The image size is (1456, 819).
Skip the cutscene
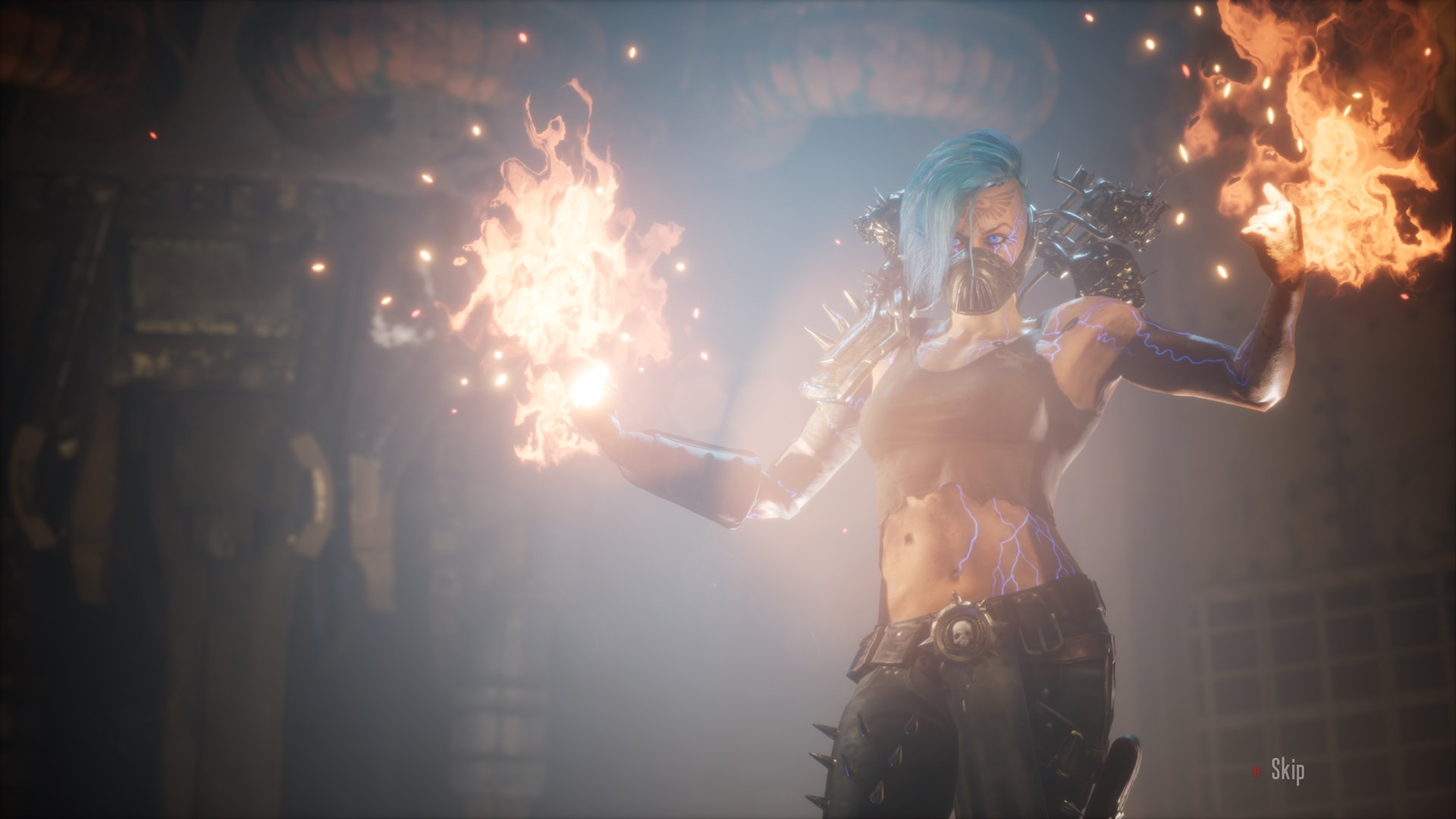coord(1287,771)
